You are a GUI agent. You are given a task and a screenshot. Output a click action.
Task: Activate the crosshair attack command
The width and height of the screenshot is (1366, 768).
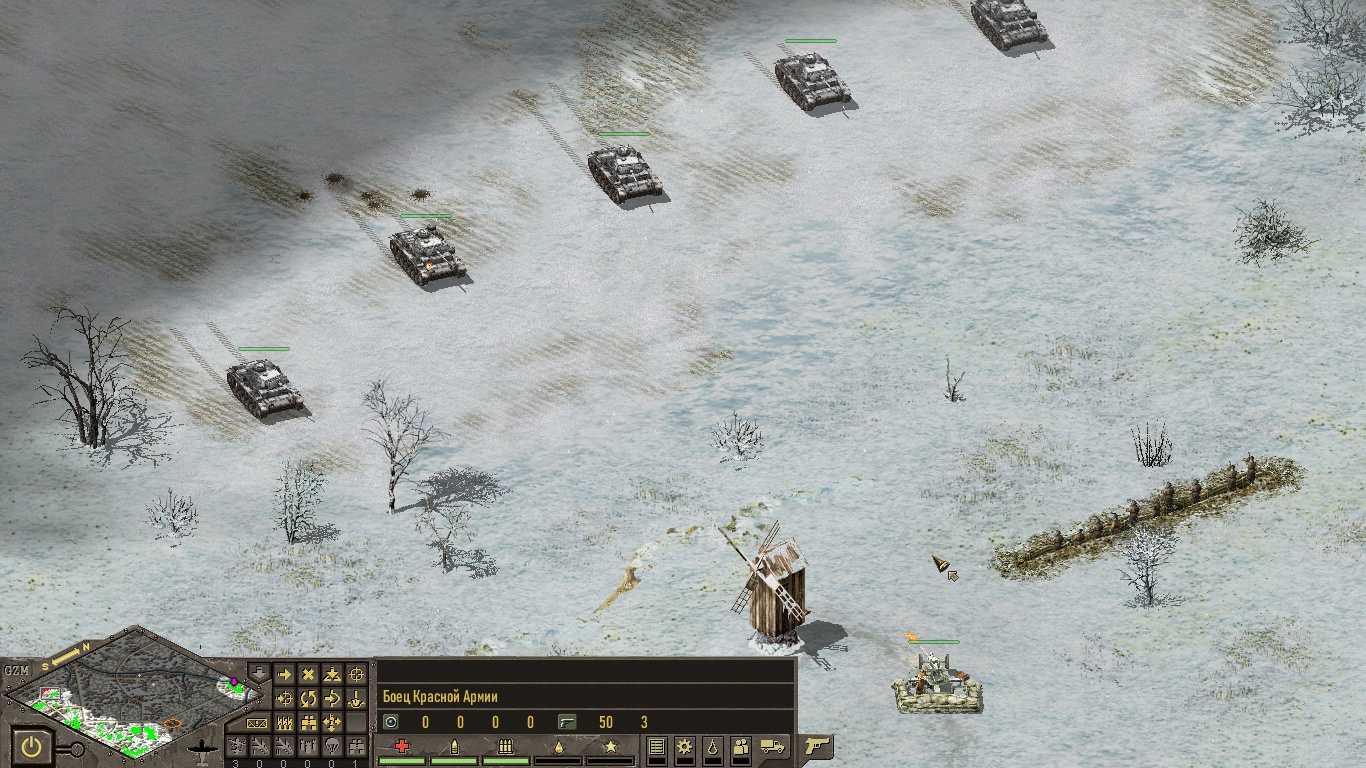click(355, 675)
